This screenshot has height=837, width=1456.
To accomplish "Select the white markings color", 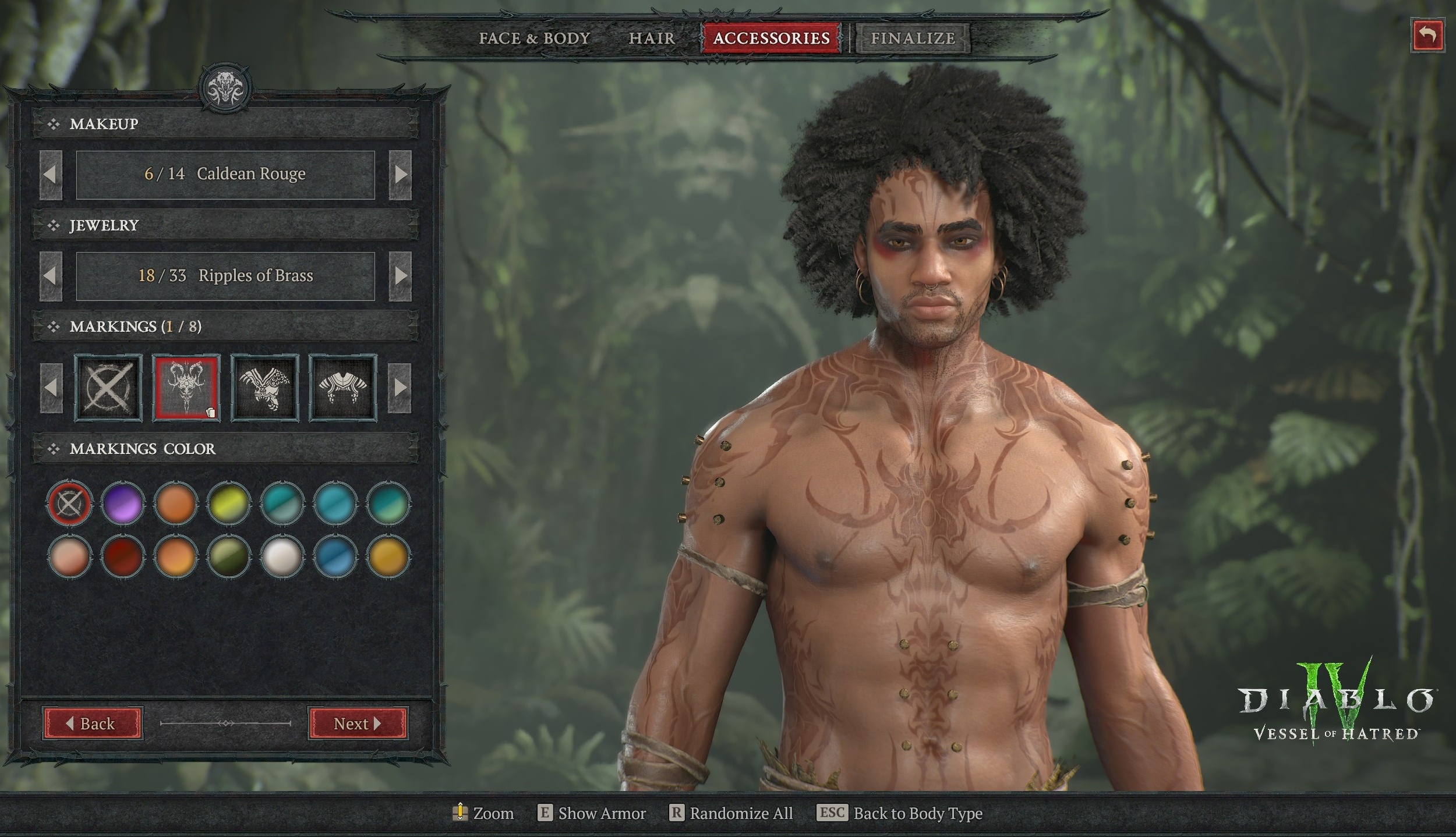I will pyautogui.click(x=282, y=556).
